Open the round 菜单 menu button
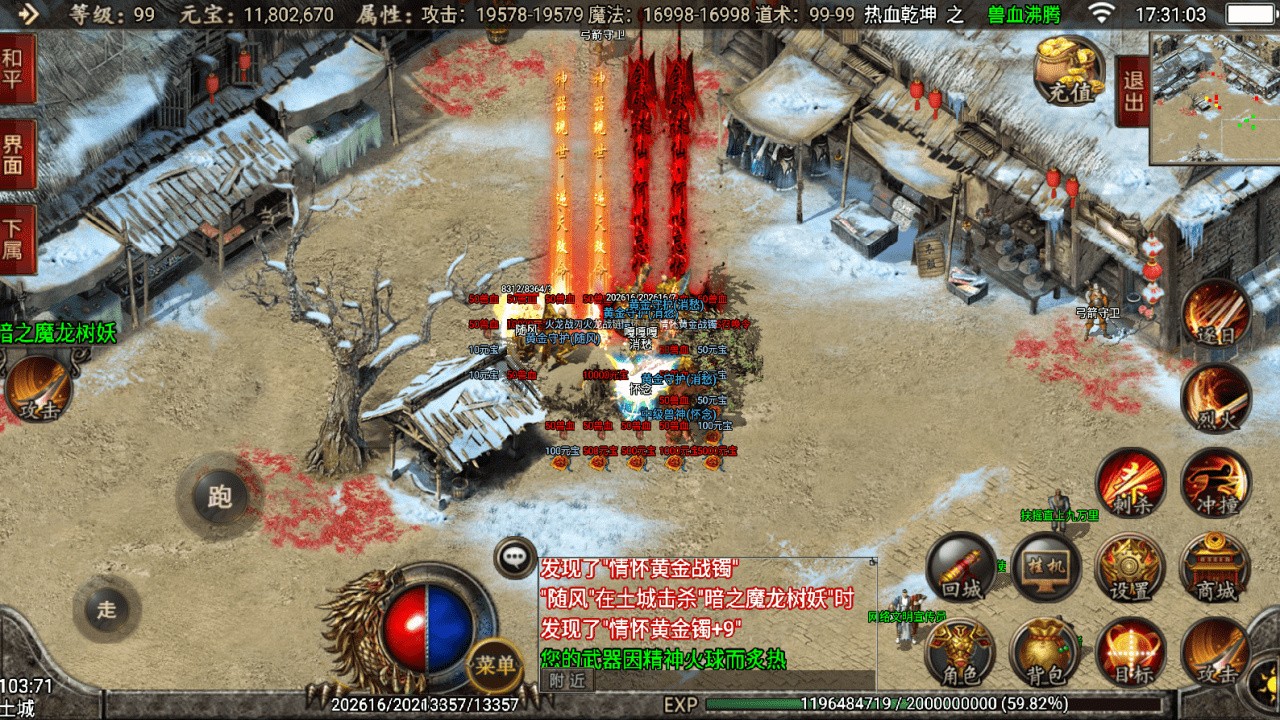Image resolution: width=1280 pixels, height=720 pixels. tap(495, 665)
